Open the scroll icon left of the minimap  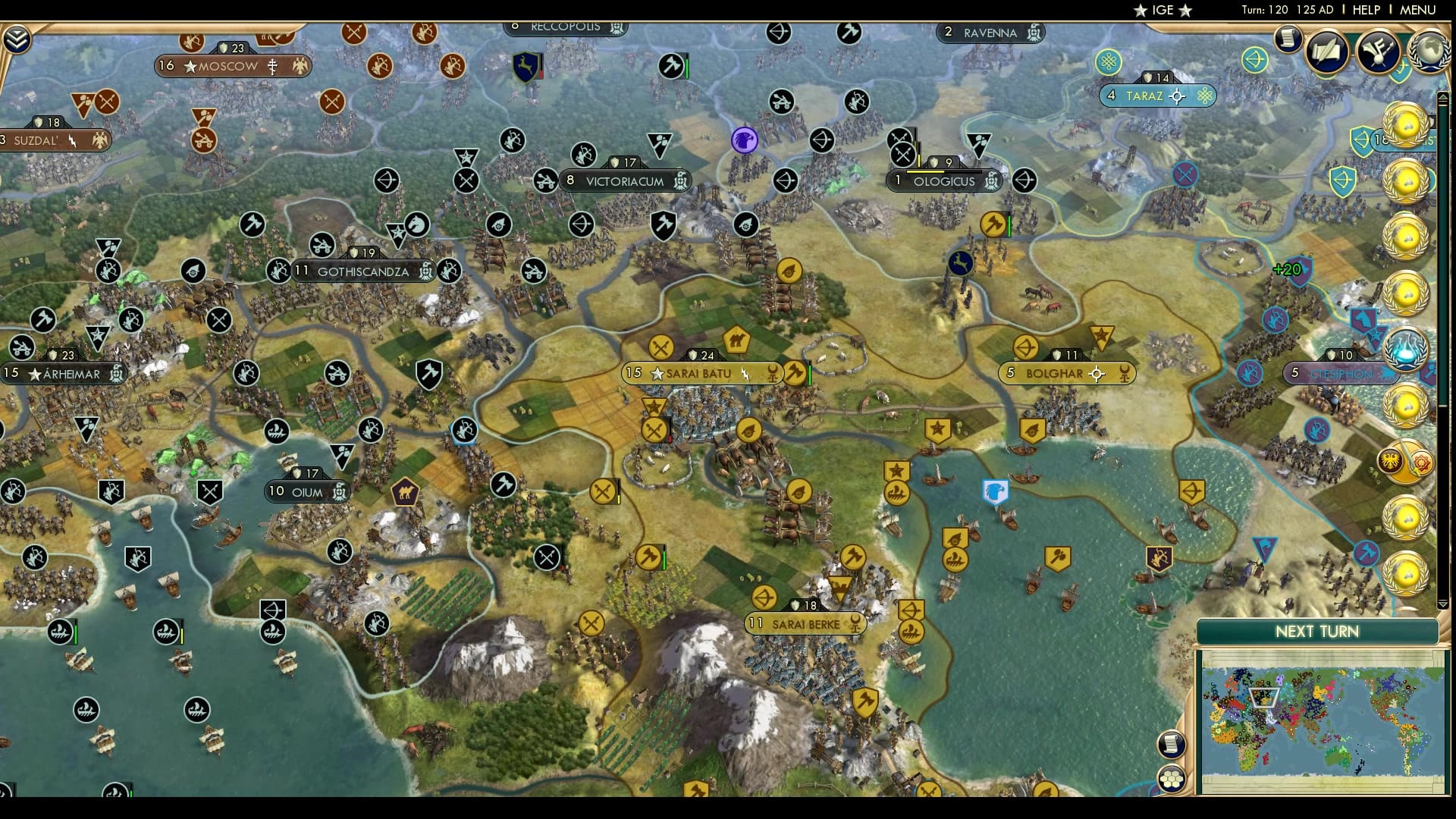click(1172, 745)
